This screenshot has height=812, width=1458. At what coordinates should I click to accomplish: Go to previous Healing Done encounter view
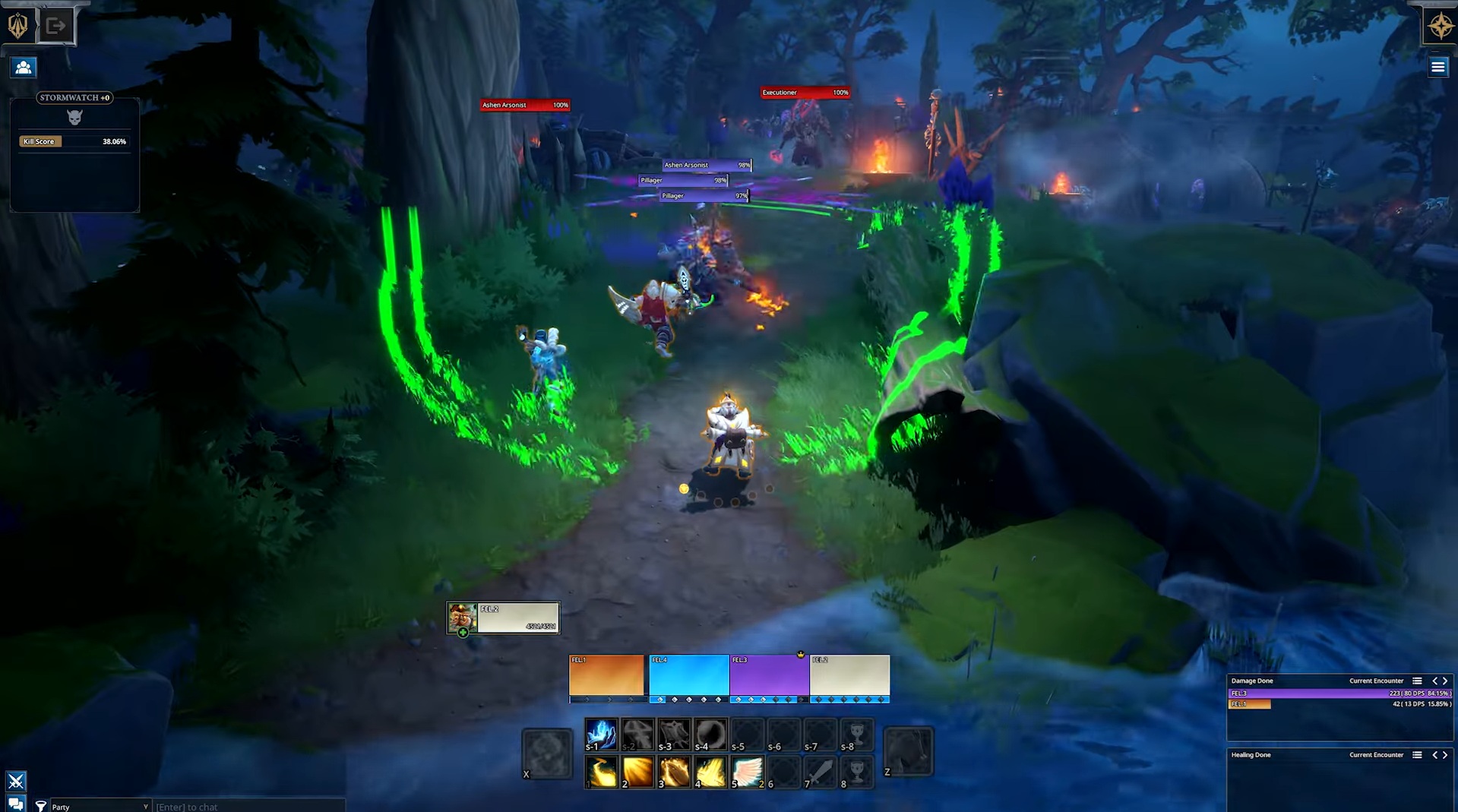(x=1434, y=755)
